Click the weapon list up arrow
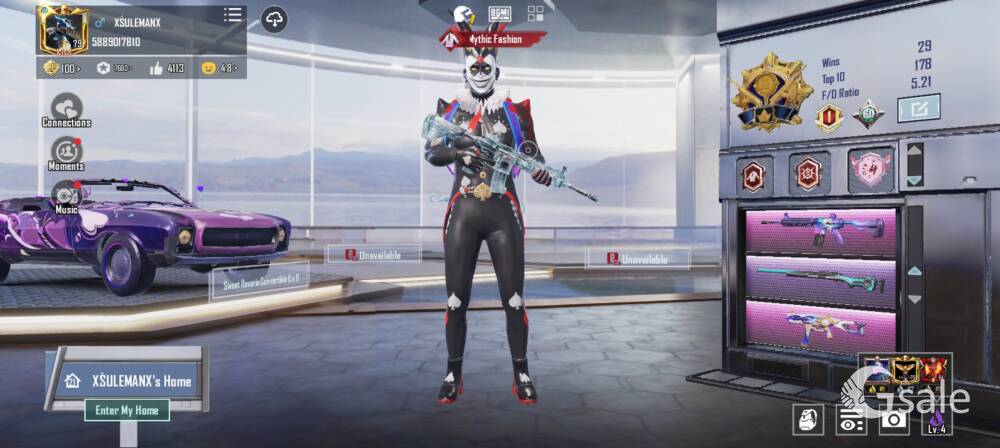 (914, 271)
